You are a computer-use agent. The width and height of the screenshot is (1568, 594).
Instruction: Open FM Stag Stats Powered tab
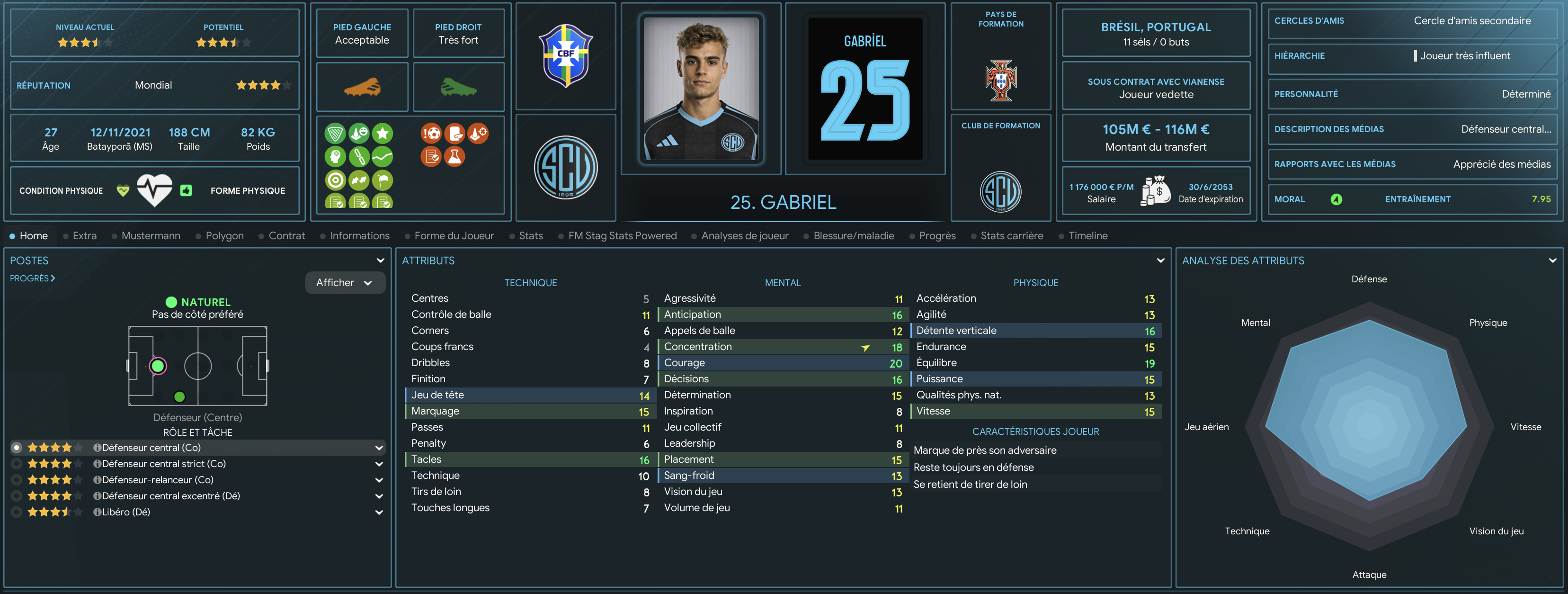click(x=622, y=236)
